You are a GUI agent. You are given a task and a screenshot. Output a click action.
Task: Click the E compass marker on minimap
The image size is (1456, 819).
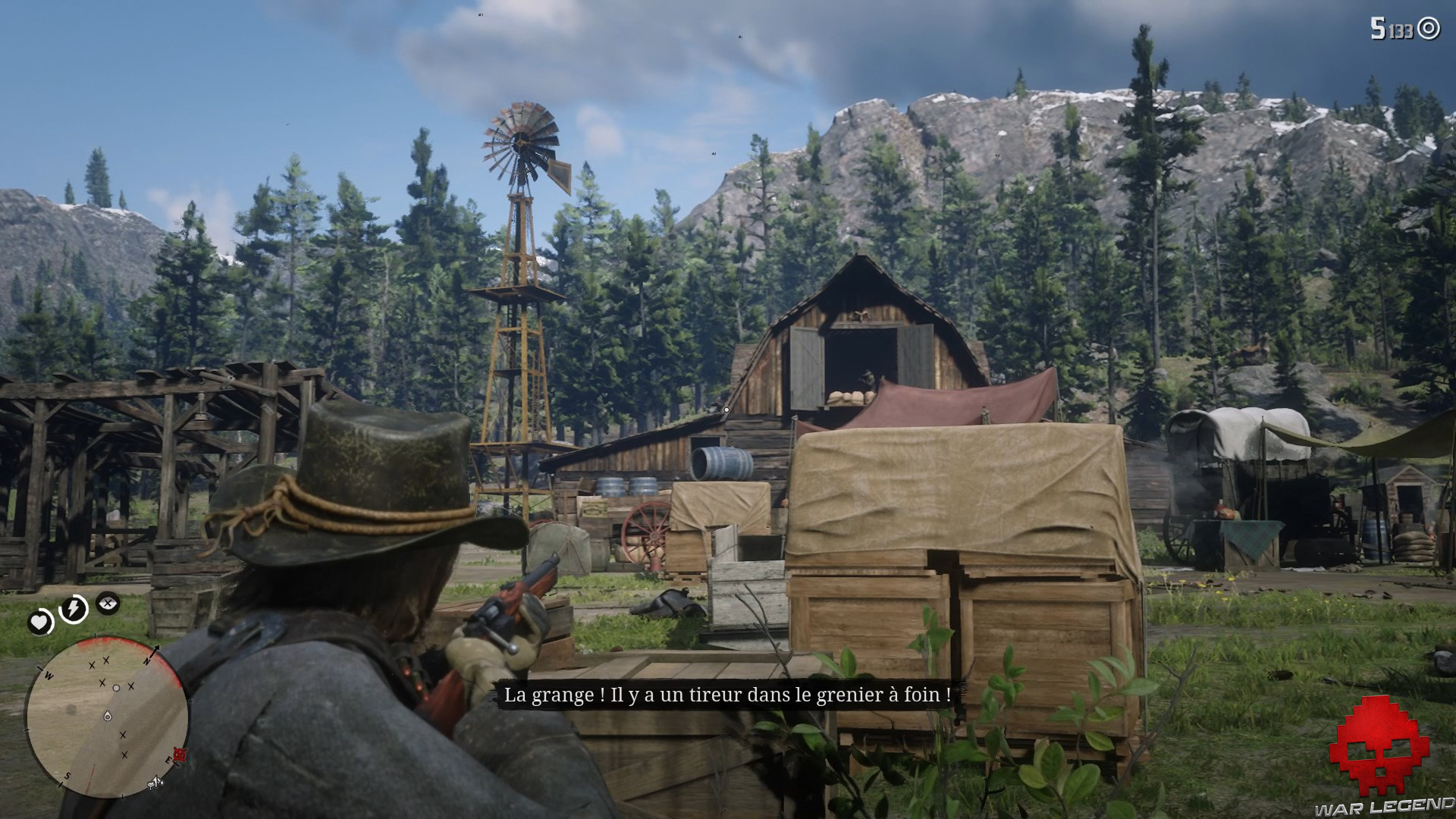168,760
